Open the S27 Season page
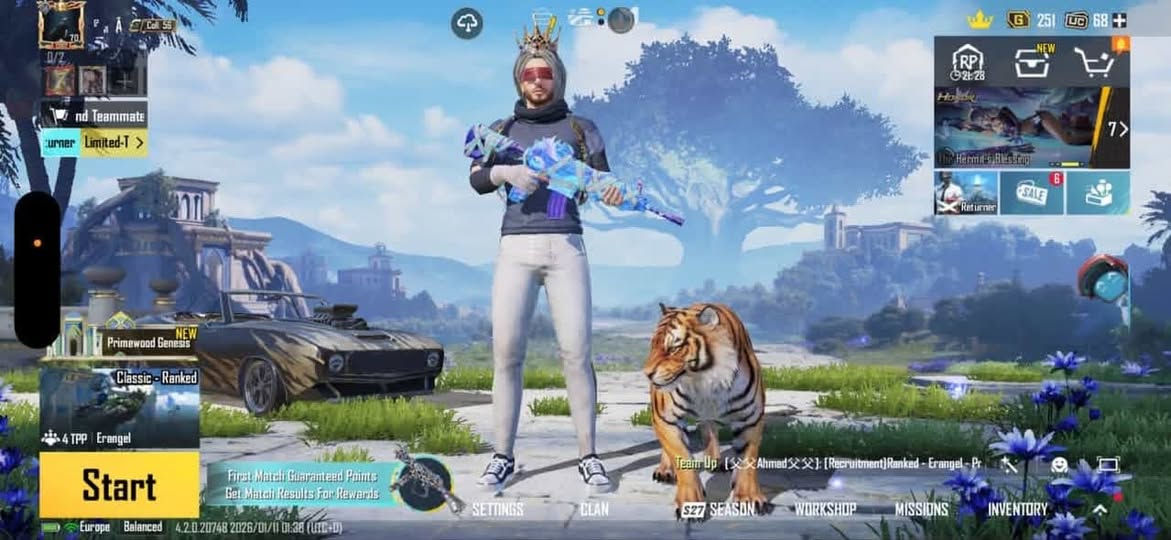 [x=718, y=509]
